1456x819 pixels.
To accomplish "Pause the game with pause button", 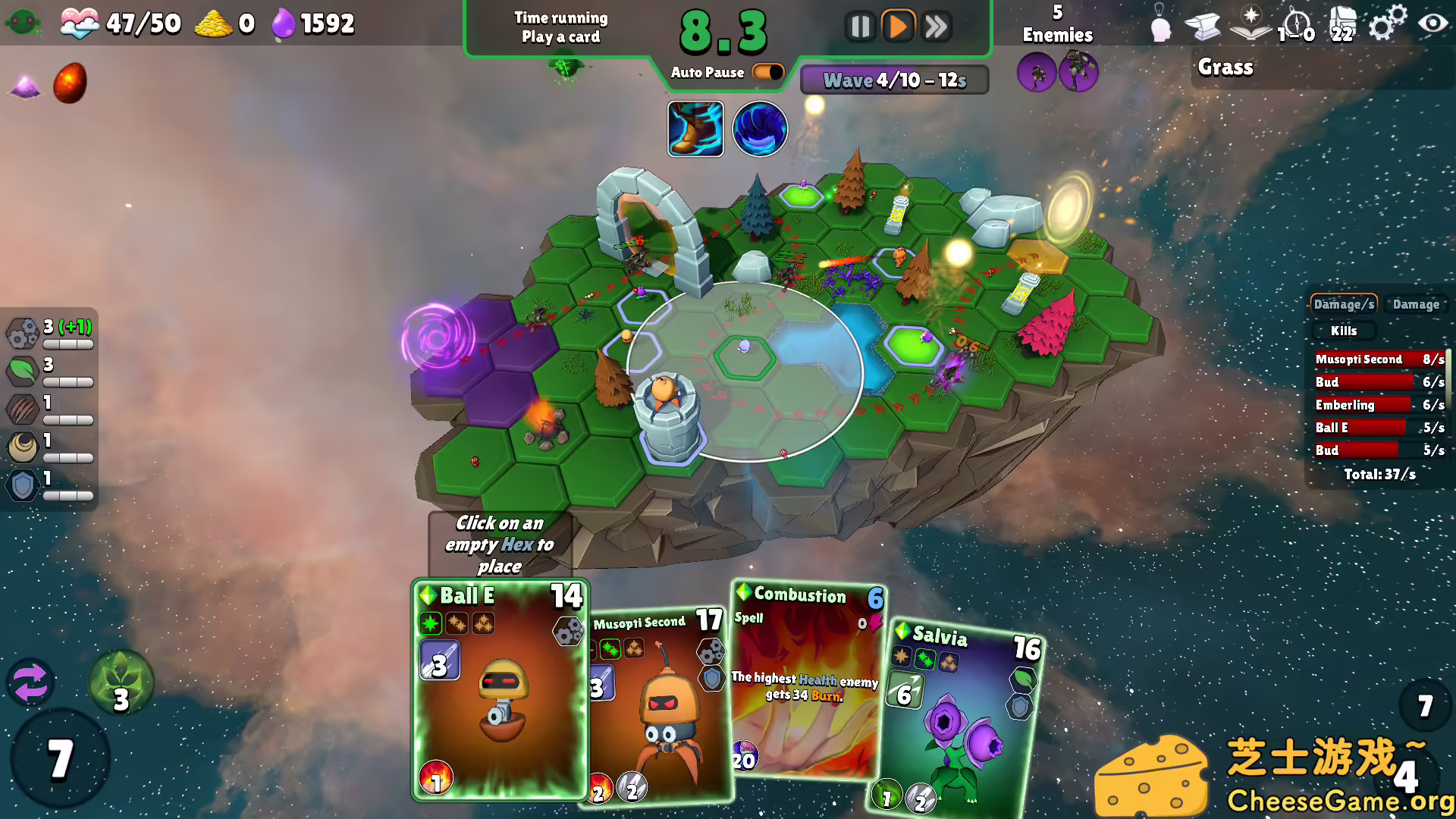I will click(861, 25).
